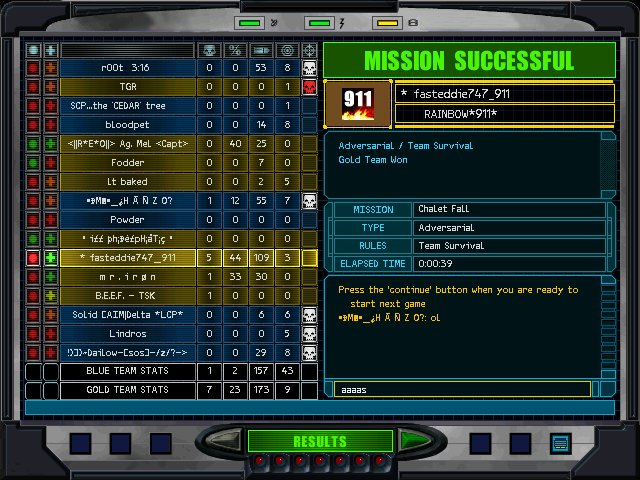Select the B.E.E.F. - TSK row
Image resolution: width=640 pixels, height=480 pixels.
click(x=127, y=296)
